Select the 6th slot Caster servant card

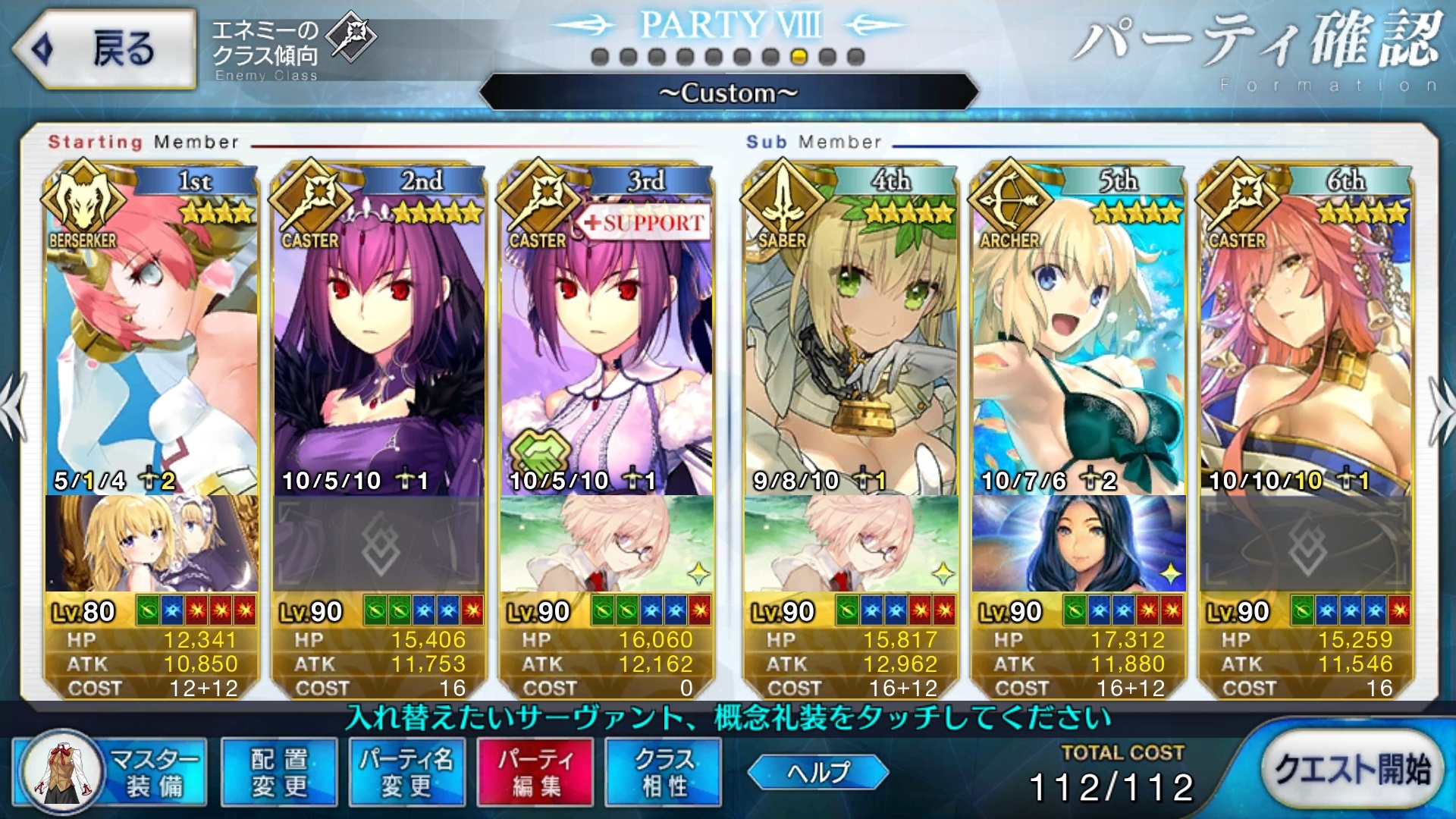tap(1306, 341)
